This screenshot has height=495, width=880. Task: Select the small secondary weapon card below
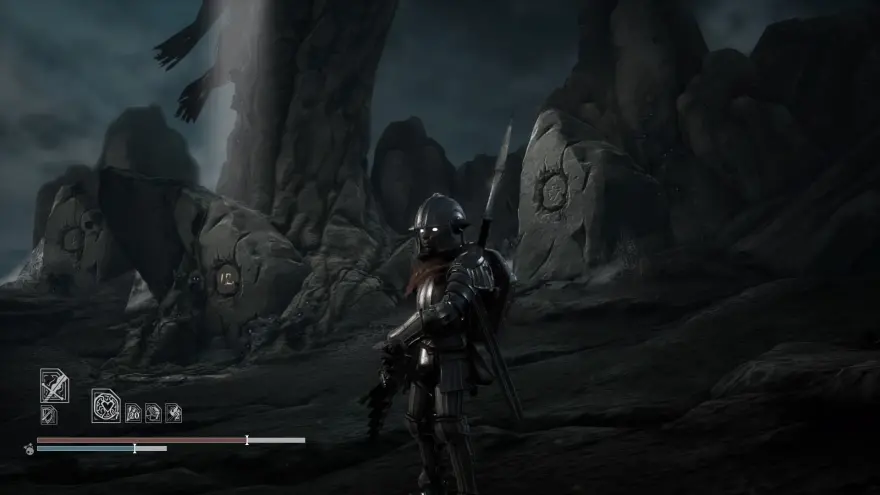(48, 414)
